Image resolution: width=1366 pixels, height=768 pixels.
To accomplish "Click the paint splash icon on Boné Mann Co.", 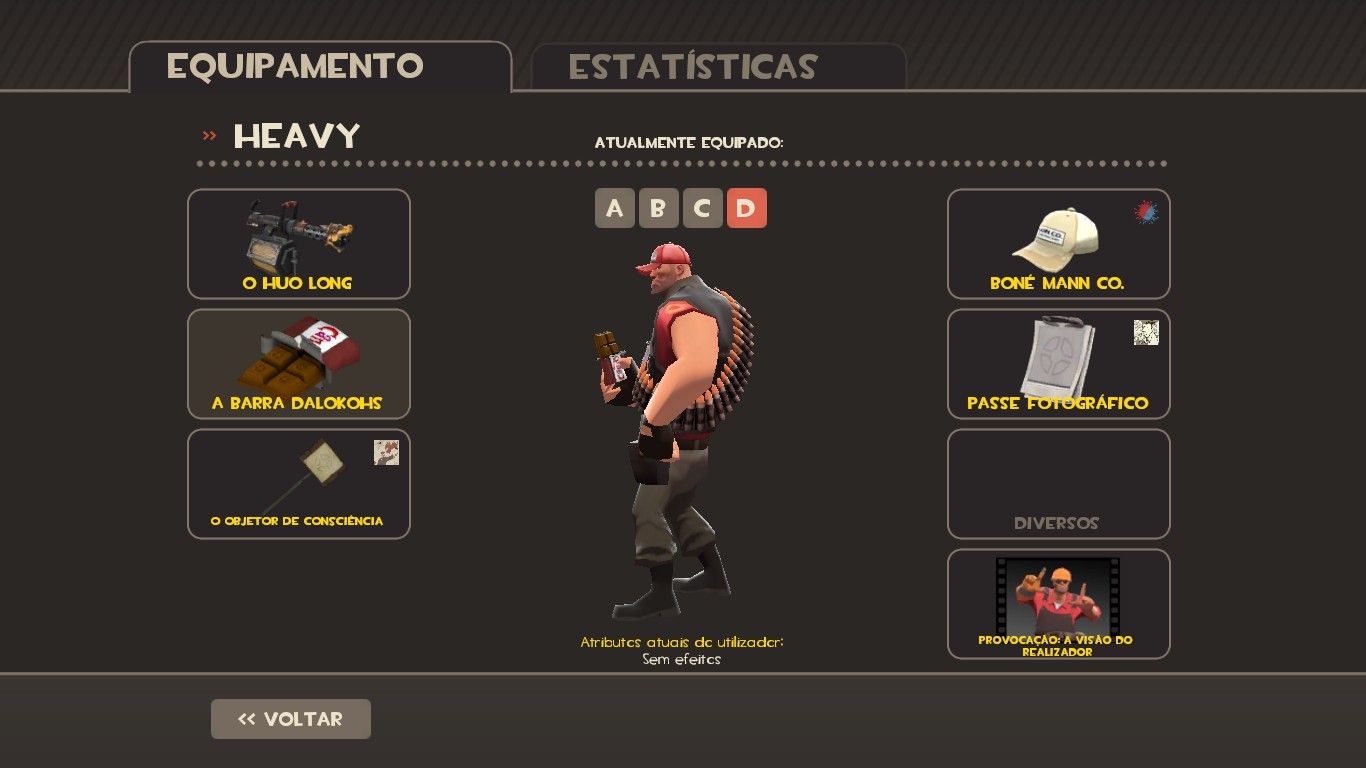I will (1144, 212).
